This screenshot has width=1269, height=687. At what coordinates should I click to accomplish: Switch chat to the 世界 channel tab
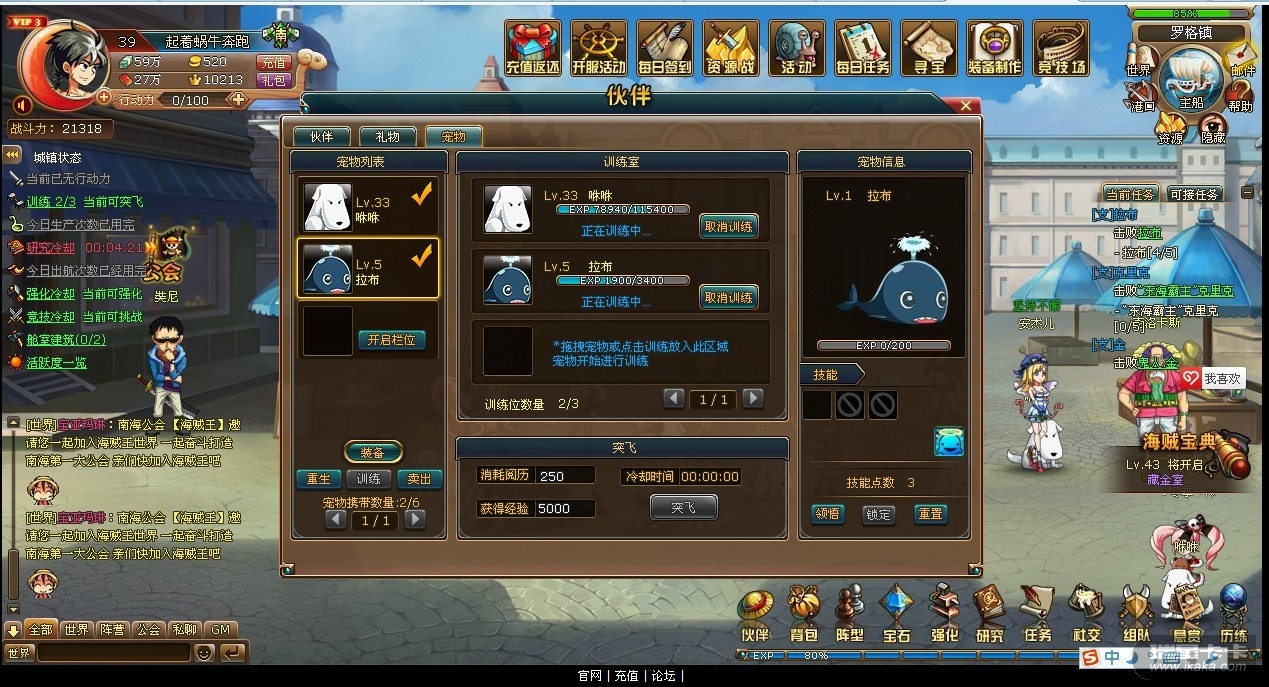coord(76,630)
